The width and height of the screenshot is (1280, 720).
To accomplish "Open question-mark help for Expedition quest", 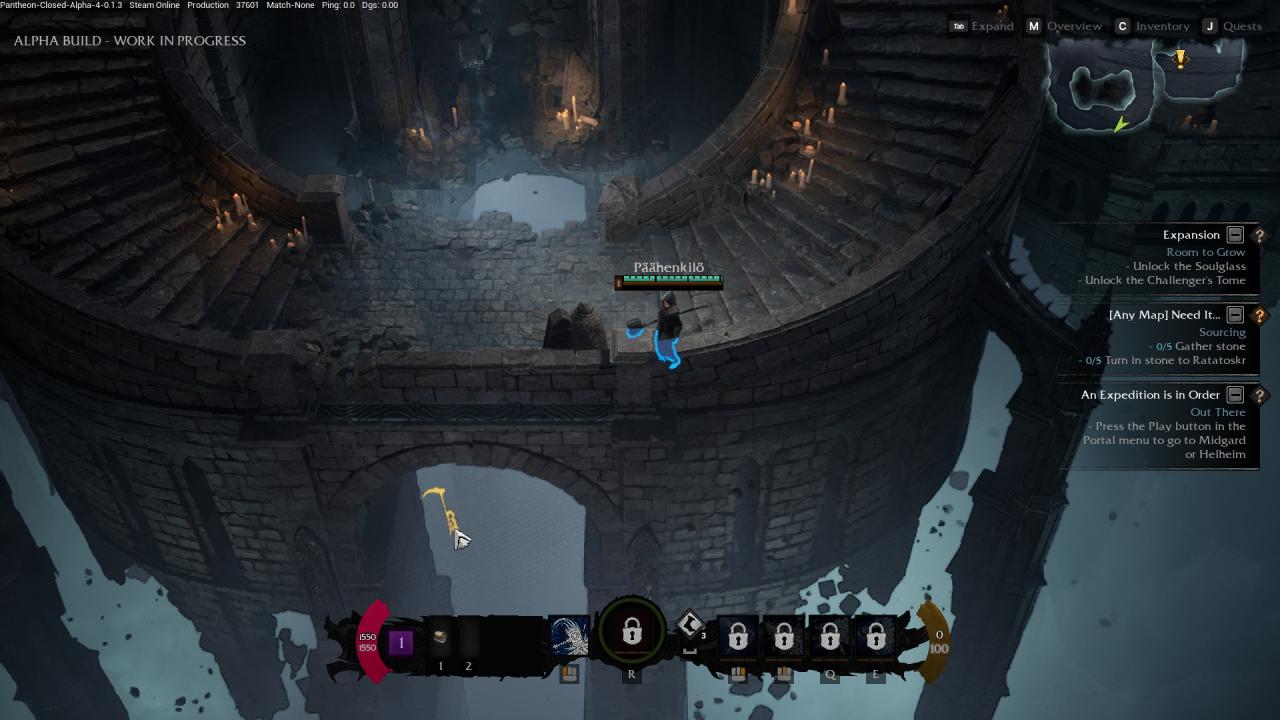I will (x=1259, y=395).
